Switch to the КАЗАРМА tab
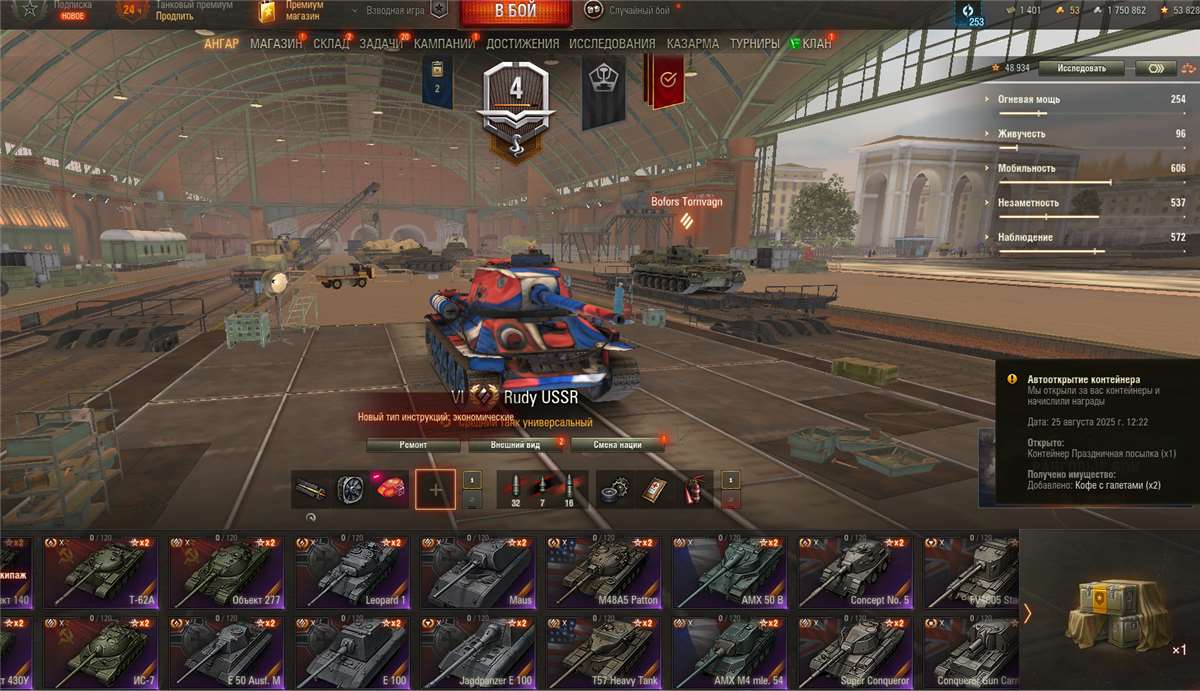Screen dimensions: 1200x691 point(692,44)
